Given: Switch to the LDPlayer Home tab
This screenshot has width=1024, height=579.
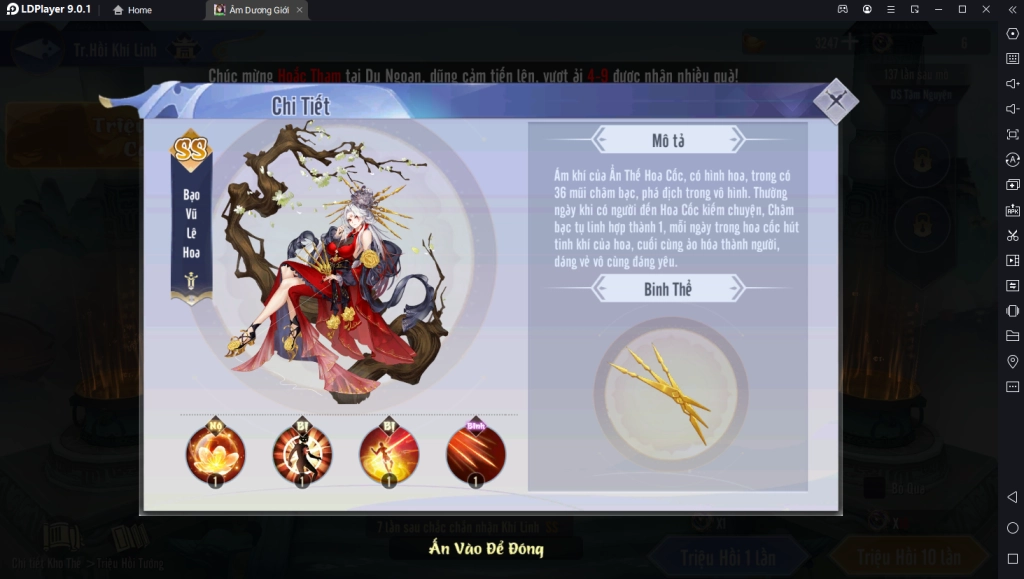Looking at the screenshot, I should pos(132,10).
